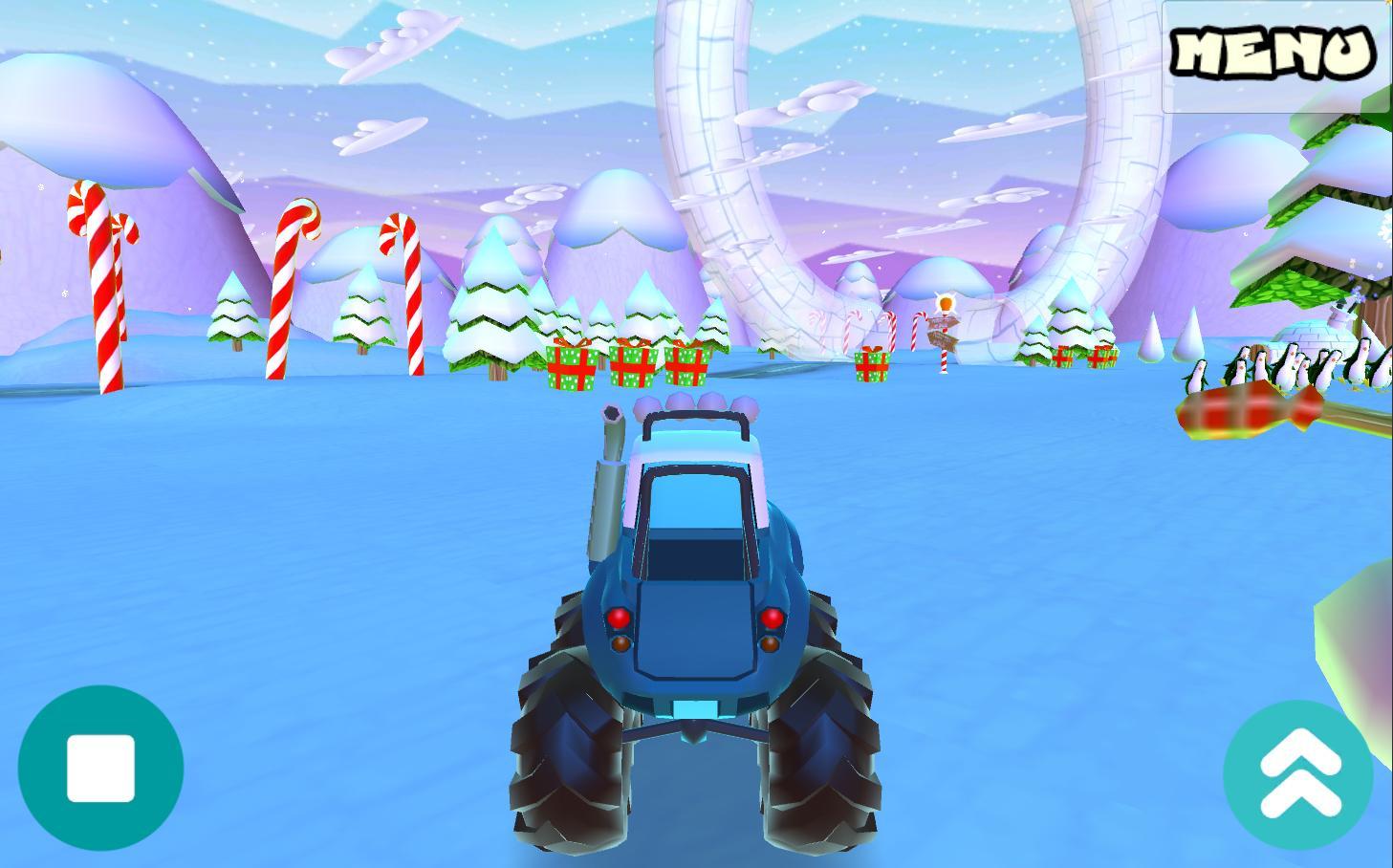This screenshot has height=868, width=1393.
Task: Click the glowing lightbulb atop the signpost
Action: pyautogui.click(x=945, y=303)
